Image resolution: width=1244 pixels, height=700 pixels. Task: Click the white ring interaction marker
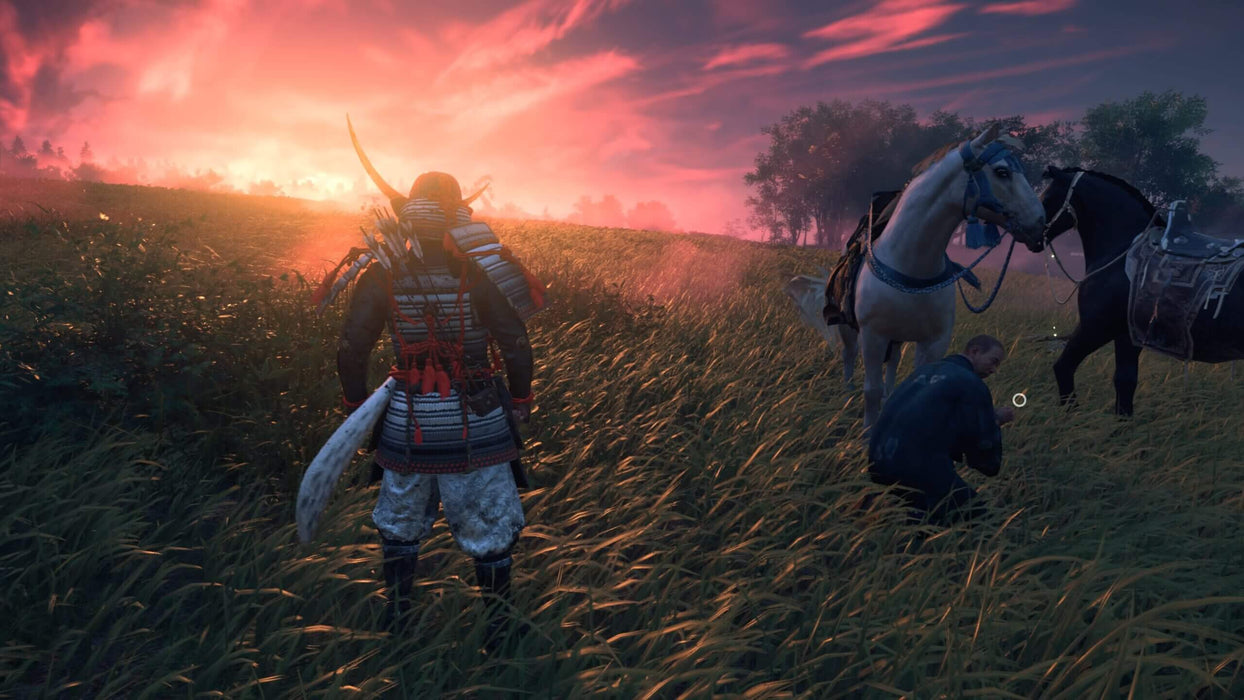click(x=1019, y=400)
